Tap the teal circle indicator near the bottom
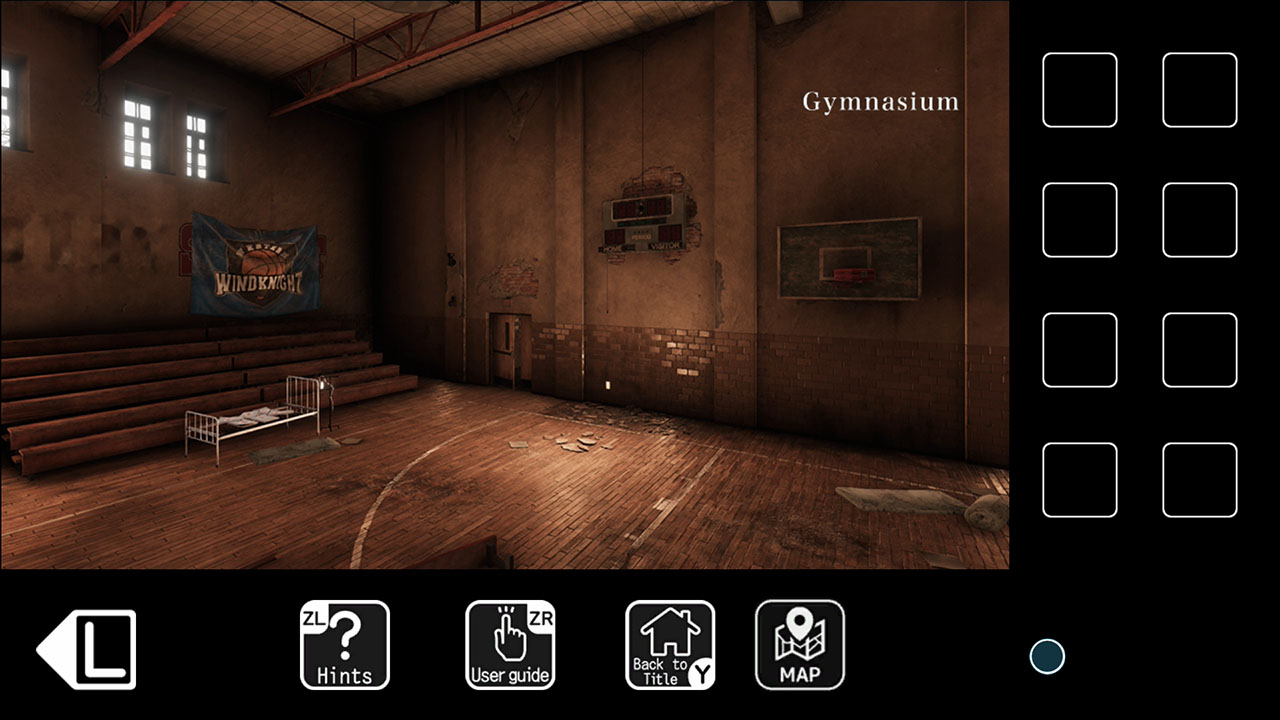Viewport: 1280px width, 720px height. (1046, 658)
